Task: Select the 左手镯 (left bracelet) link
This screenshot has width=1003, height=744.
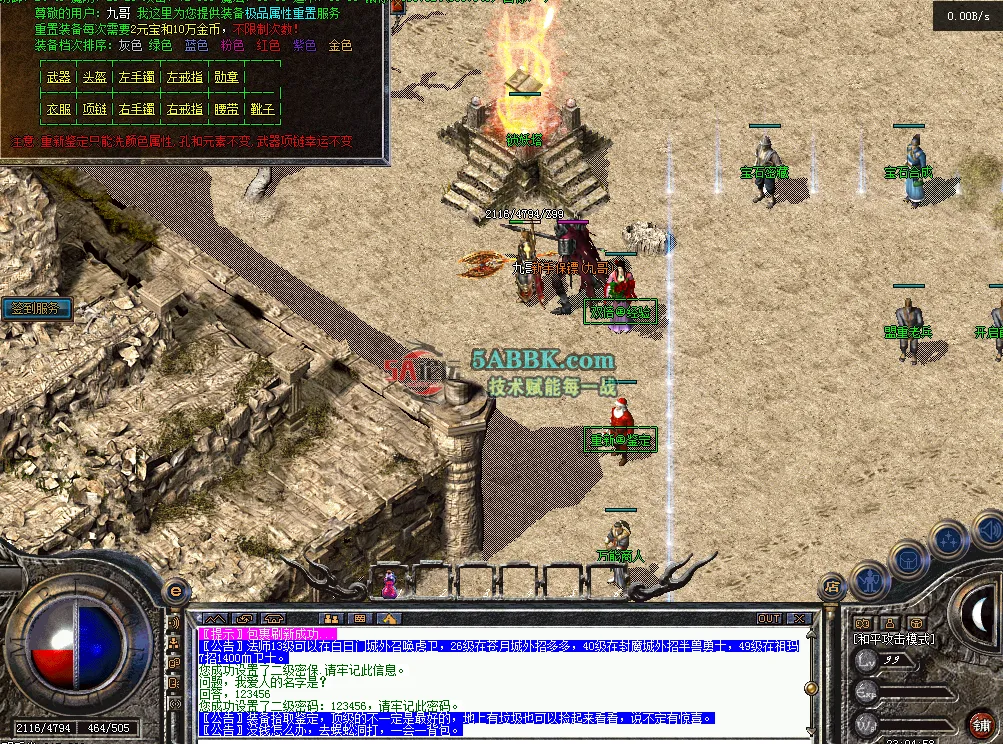Action: (136, 77)
